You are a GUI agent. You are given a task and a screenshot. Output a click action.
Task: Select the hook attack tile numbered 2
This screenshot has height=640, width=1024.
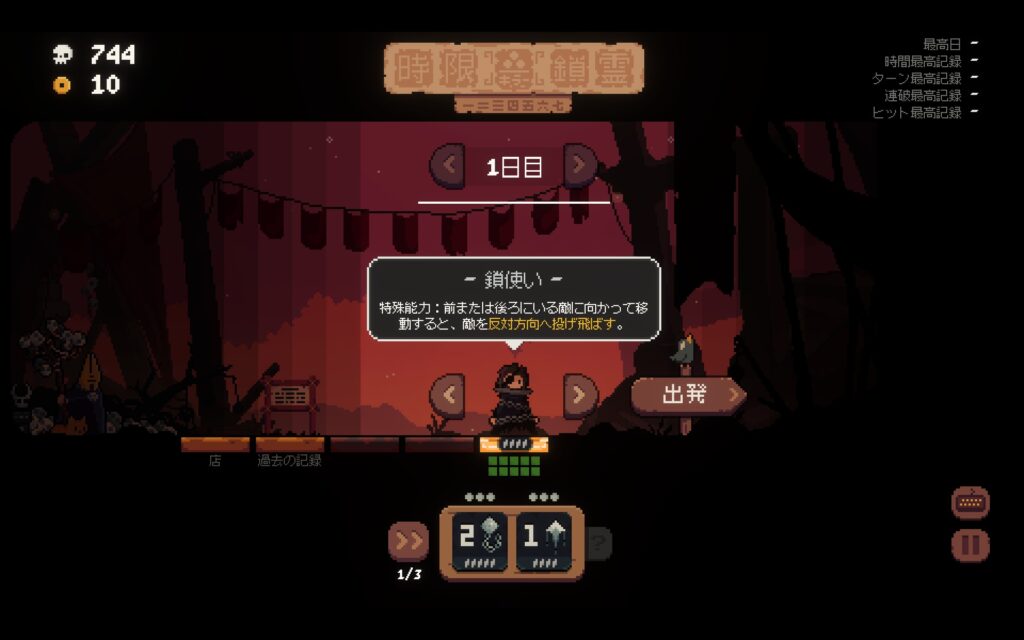(x=477, y=541)
